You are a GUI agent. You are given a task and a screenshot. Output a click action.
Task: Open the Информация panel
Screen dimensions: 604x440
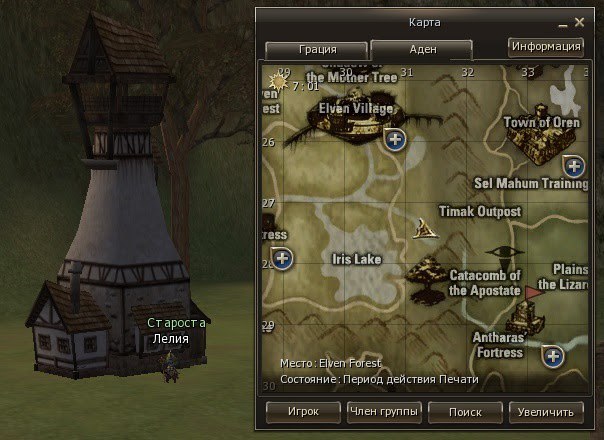(x=546, y=46)
